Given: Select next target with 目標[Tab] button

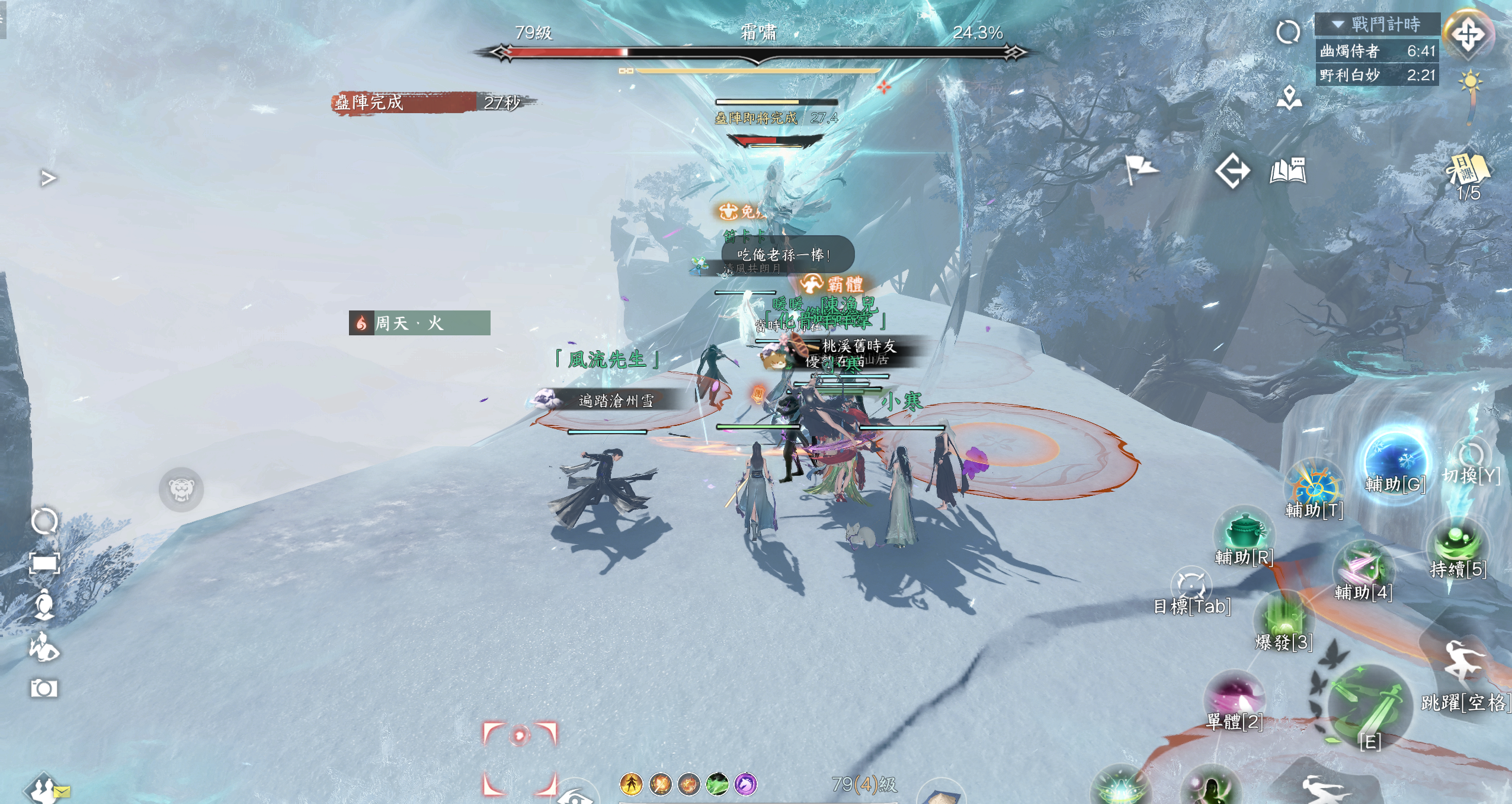Looking at the screenshot, I should pyautogui.click(x=1191, y=587).
